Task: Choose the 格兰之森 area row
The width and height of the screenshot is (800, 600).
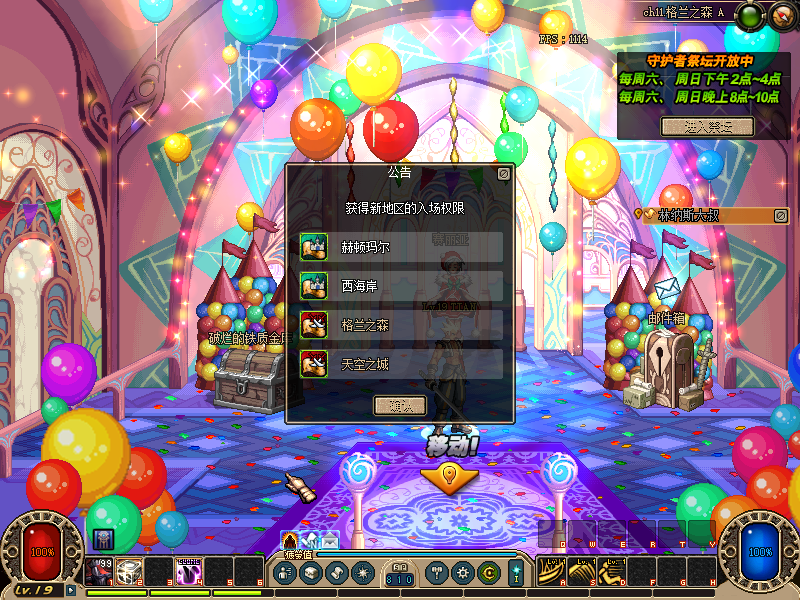Action: tap(401, 325)
